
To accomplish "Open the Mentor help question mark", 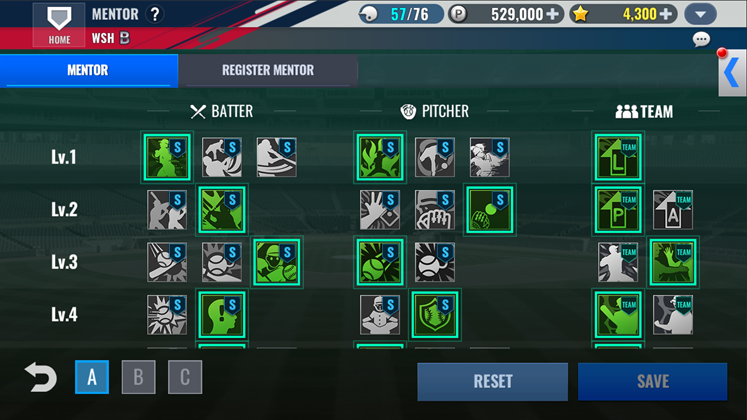I will (x=154, y=15).
